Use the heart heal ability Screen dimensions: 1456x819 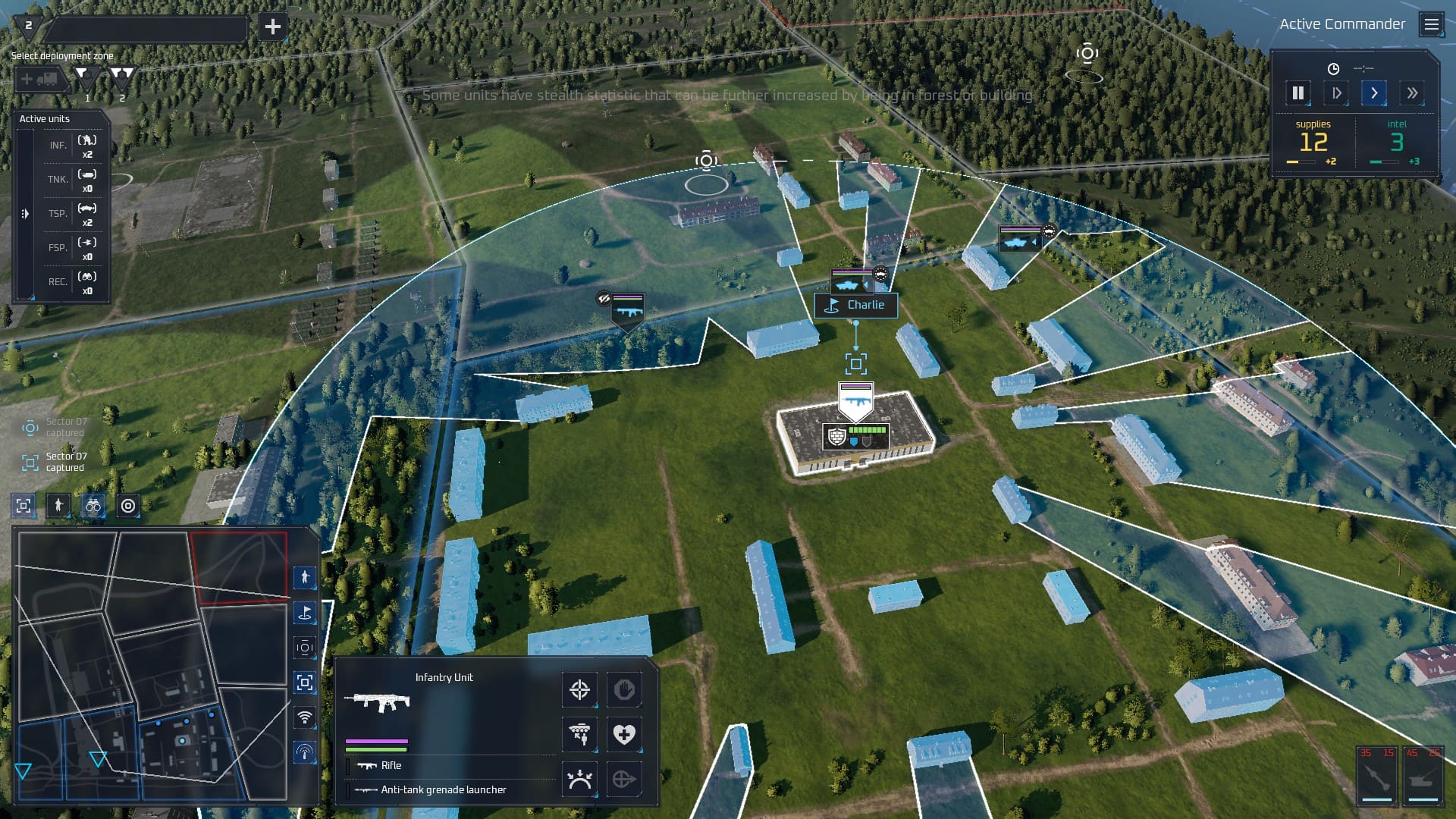point(623,734)
